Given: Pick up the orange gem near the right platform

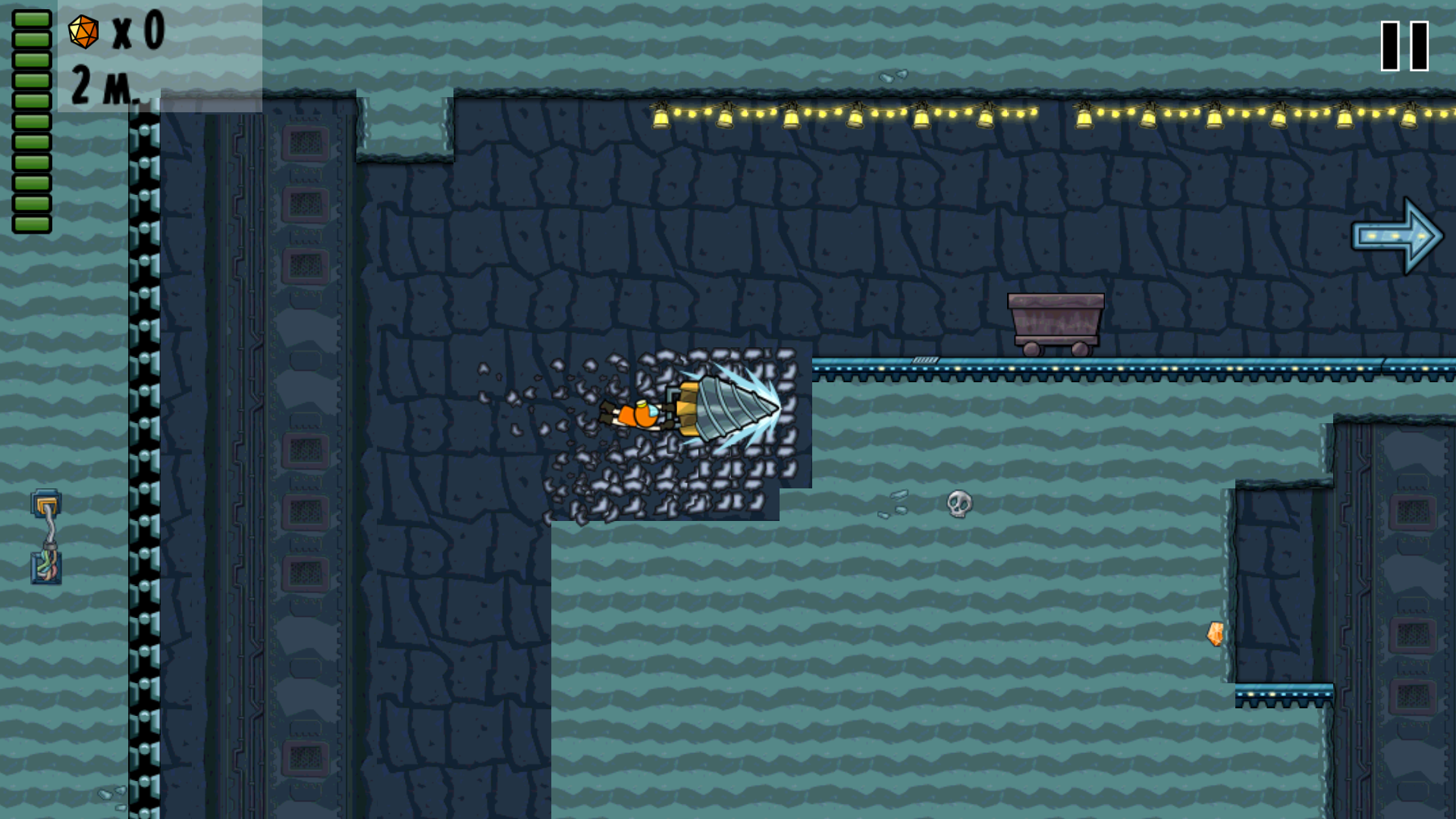Looking at the screenshot, I should pyautogui.click(x=1215, y=634).
